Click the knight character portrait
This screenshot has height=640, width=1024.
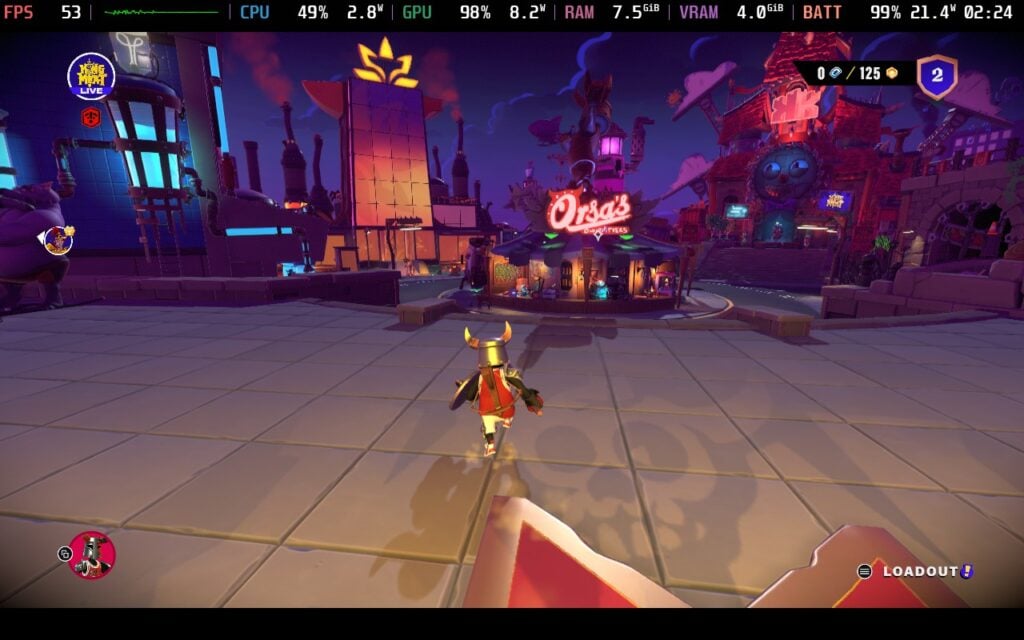(x=92, y=555)
